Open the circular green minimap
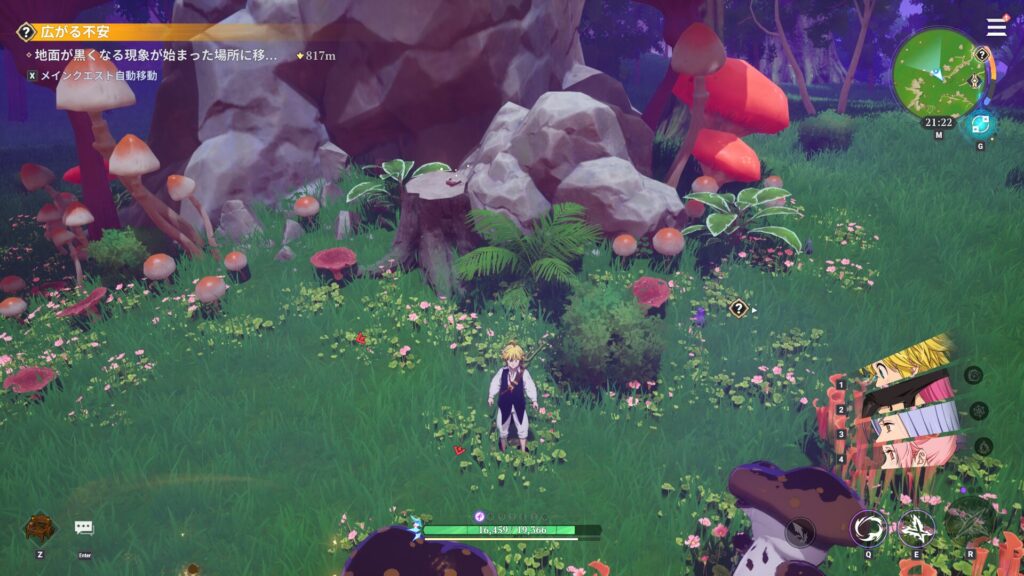The width and height of the screenshot is (1024, 576). pyautogui.click(x=938, y=73)
